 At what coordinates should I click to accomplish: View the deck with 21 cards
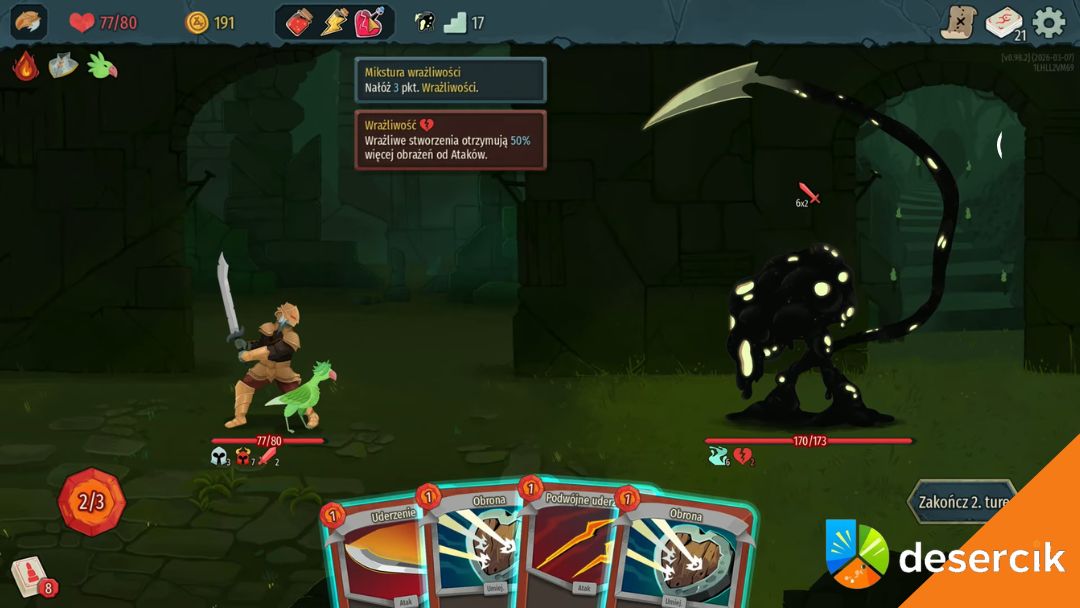[x=1004, y=23]
